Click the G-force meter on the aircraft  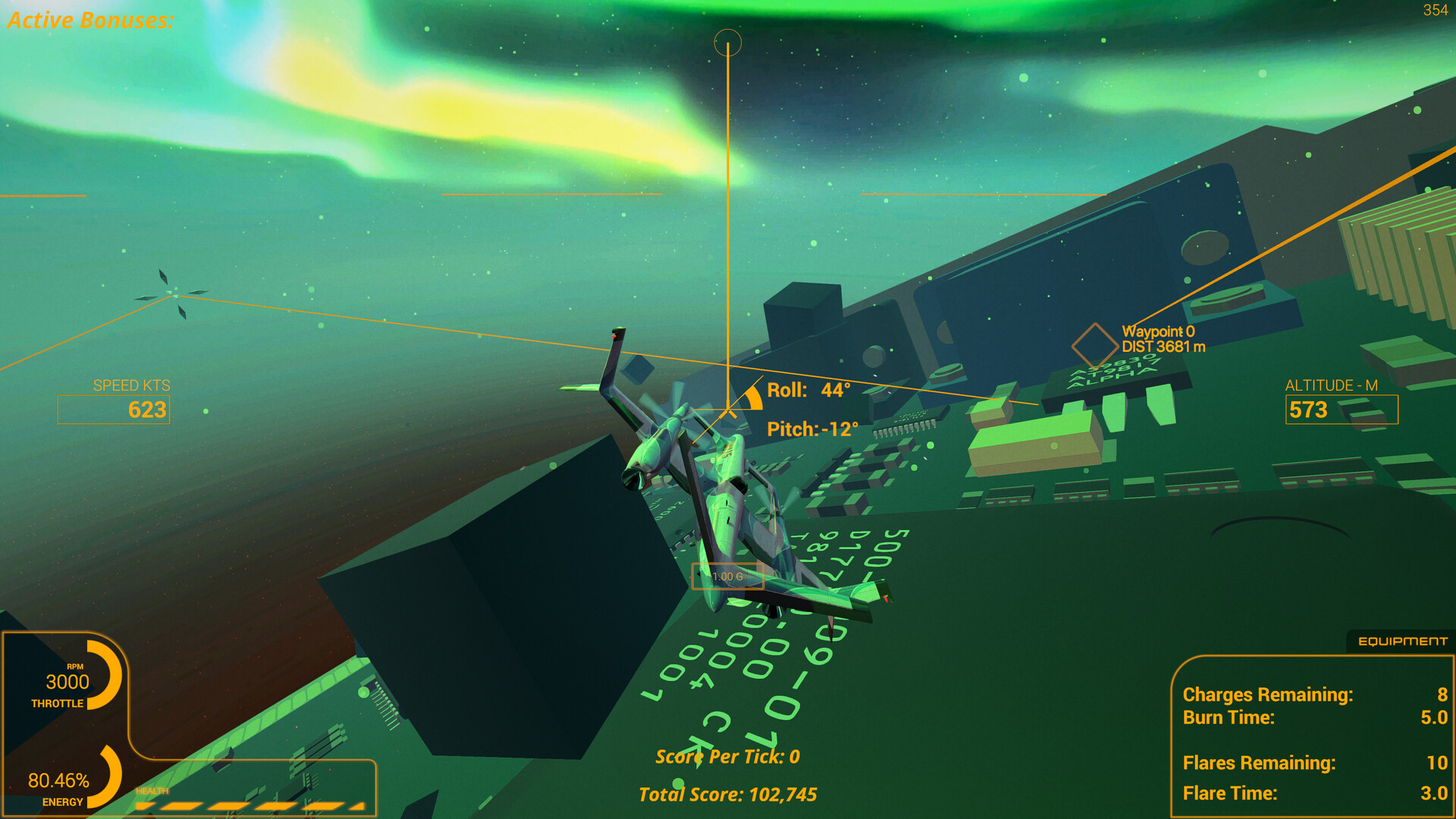tap(728, 576)
